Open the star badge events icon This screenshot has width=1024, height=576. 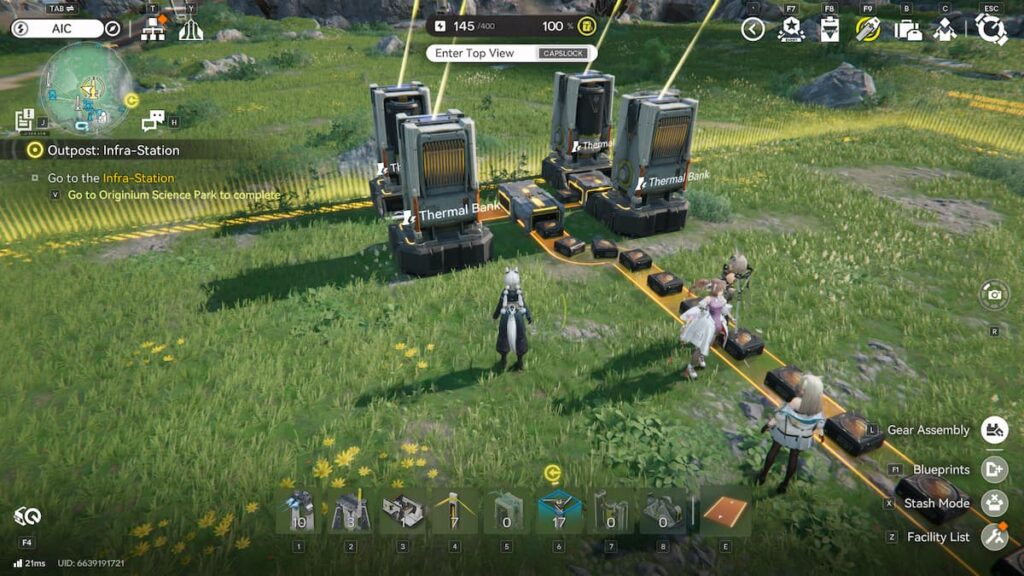tap(791, 29)
